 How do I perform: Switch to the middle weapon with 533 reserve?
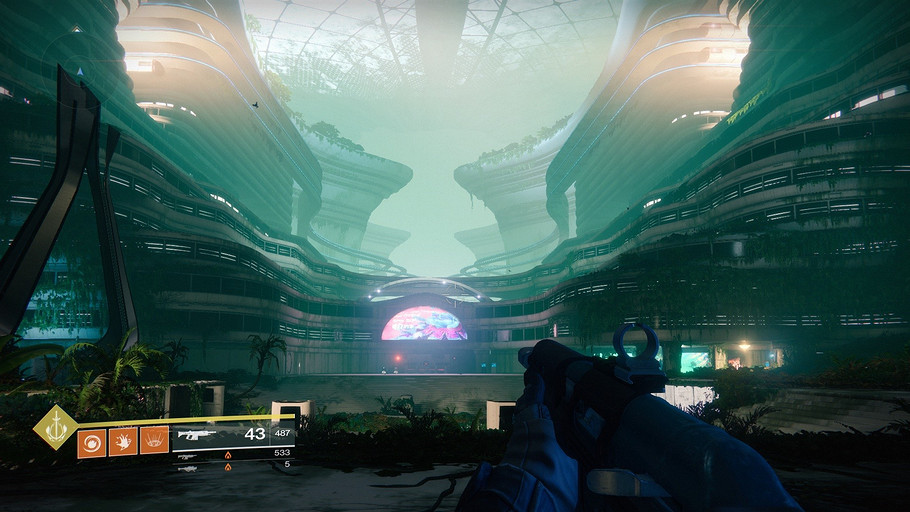click(x=187, y=455)
